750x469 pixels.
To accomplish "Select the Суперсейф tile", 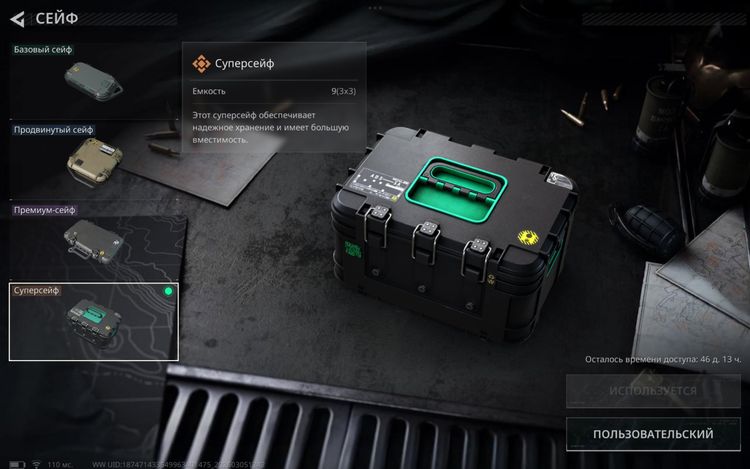I will tap(93, 321).
